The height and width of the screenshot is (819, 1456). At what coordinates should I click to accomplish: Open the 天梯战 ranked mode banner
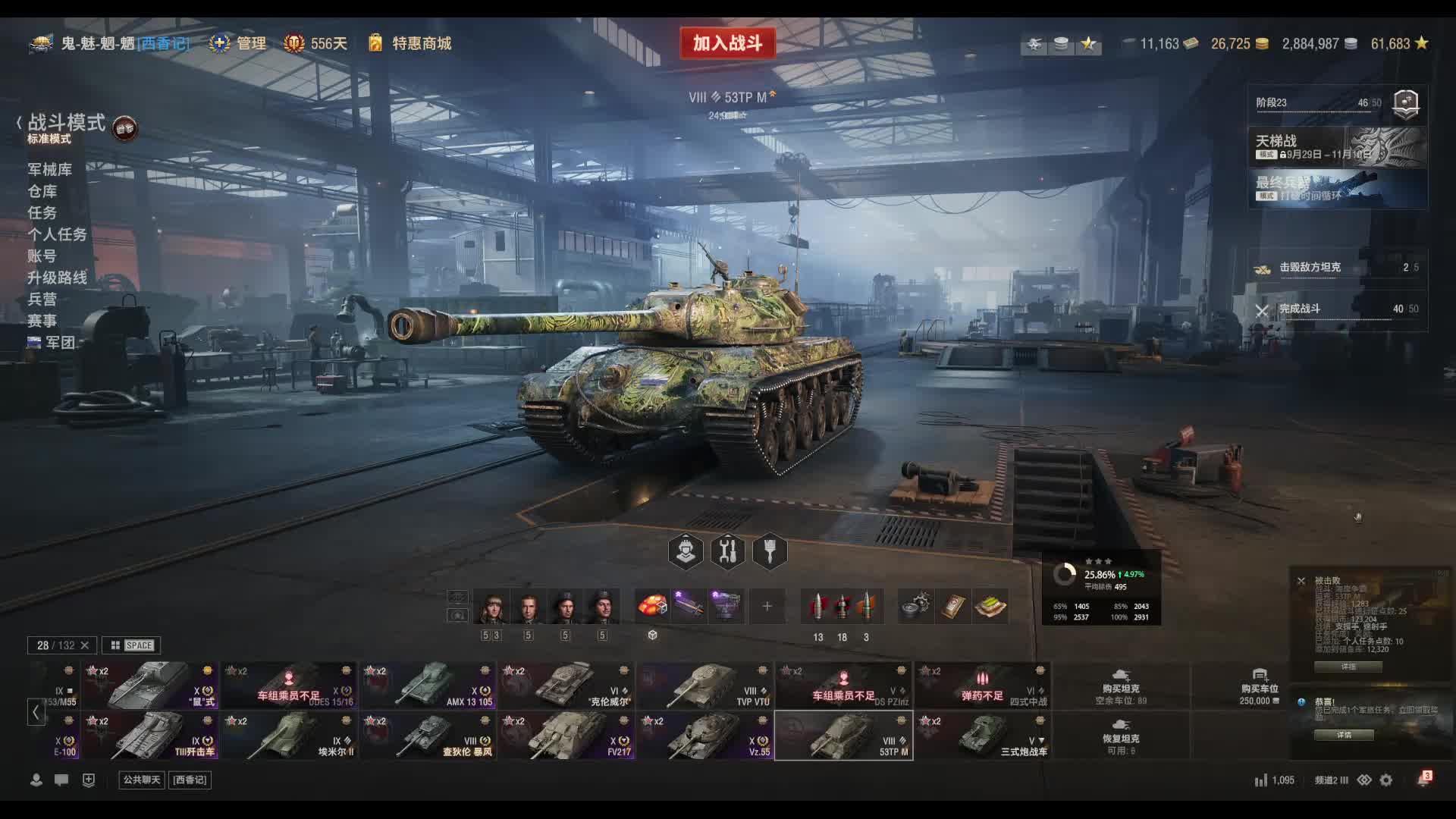1338,146
